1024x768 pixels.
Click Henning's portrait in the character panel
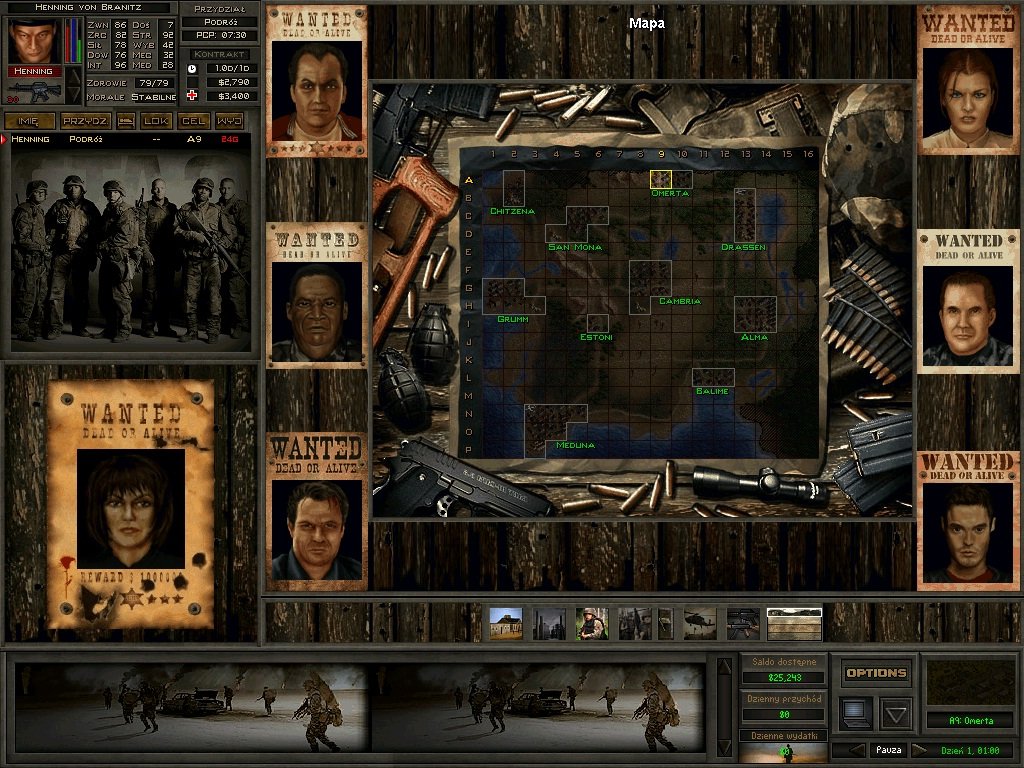click(34, 41)
